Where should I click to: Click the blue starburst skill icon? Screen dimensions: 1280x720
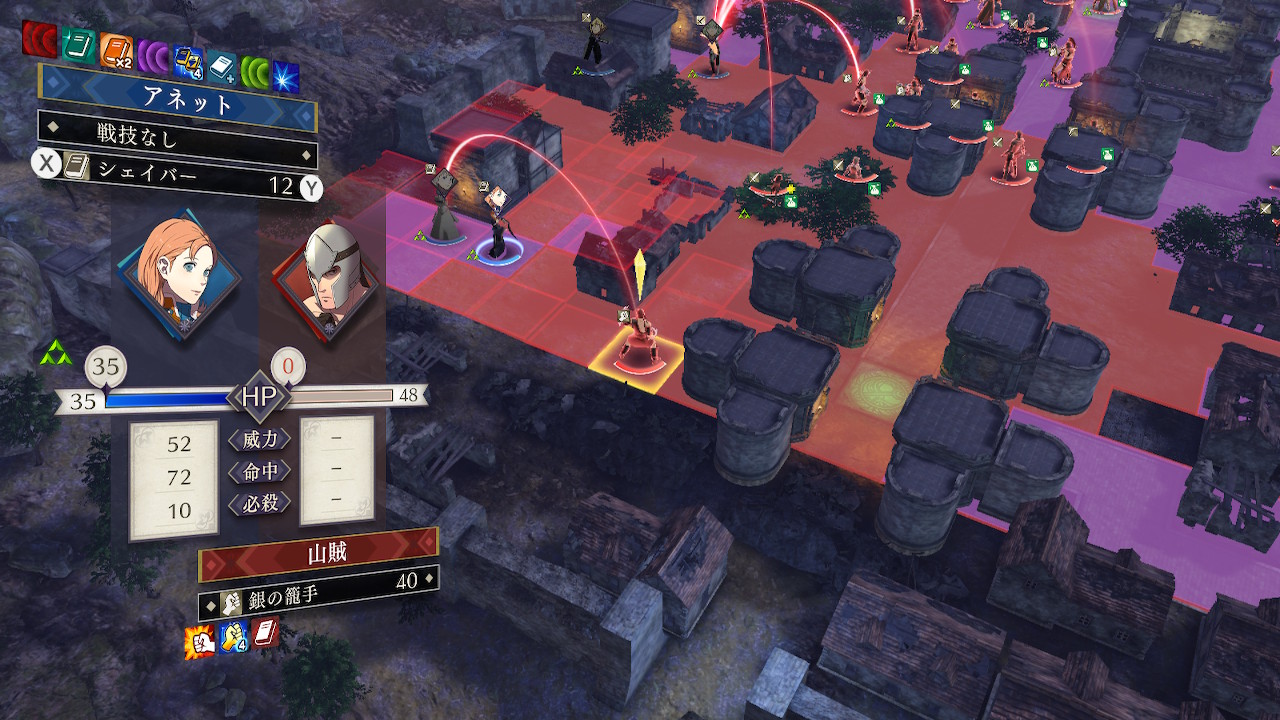pyautogui.click(x=286, y=76)
